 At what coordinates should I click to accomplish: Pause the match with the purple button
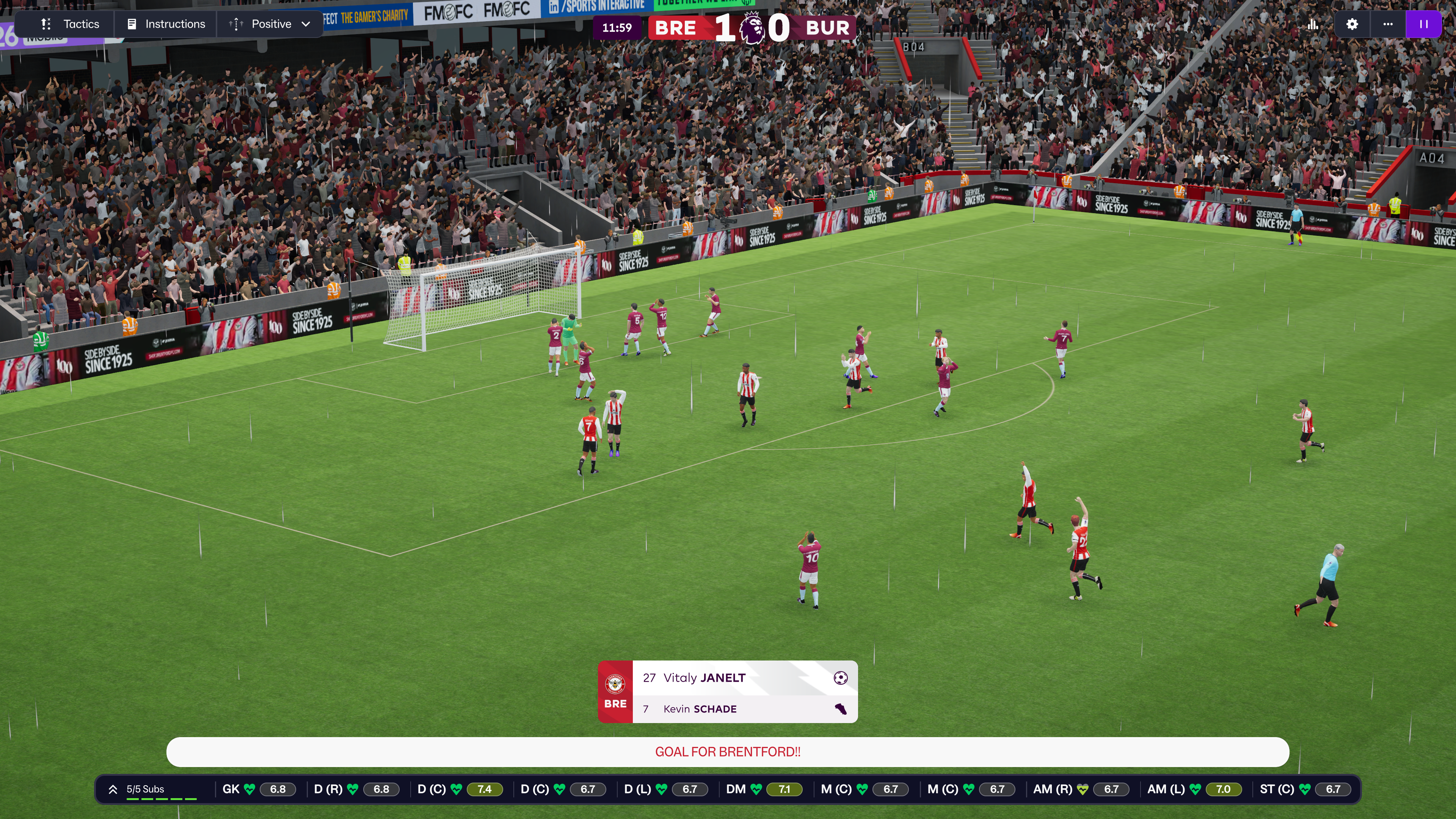(x=1423, y=24)
